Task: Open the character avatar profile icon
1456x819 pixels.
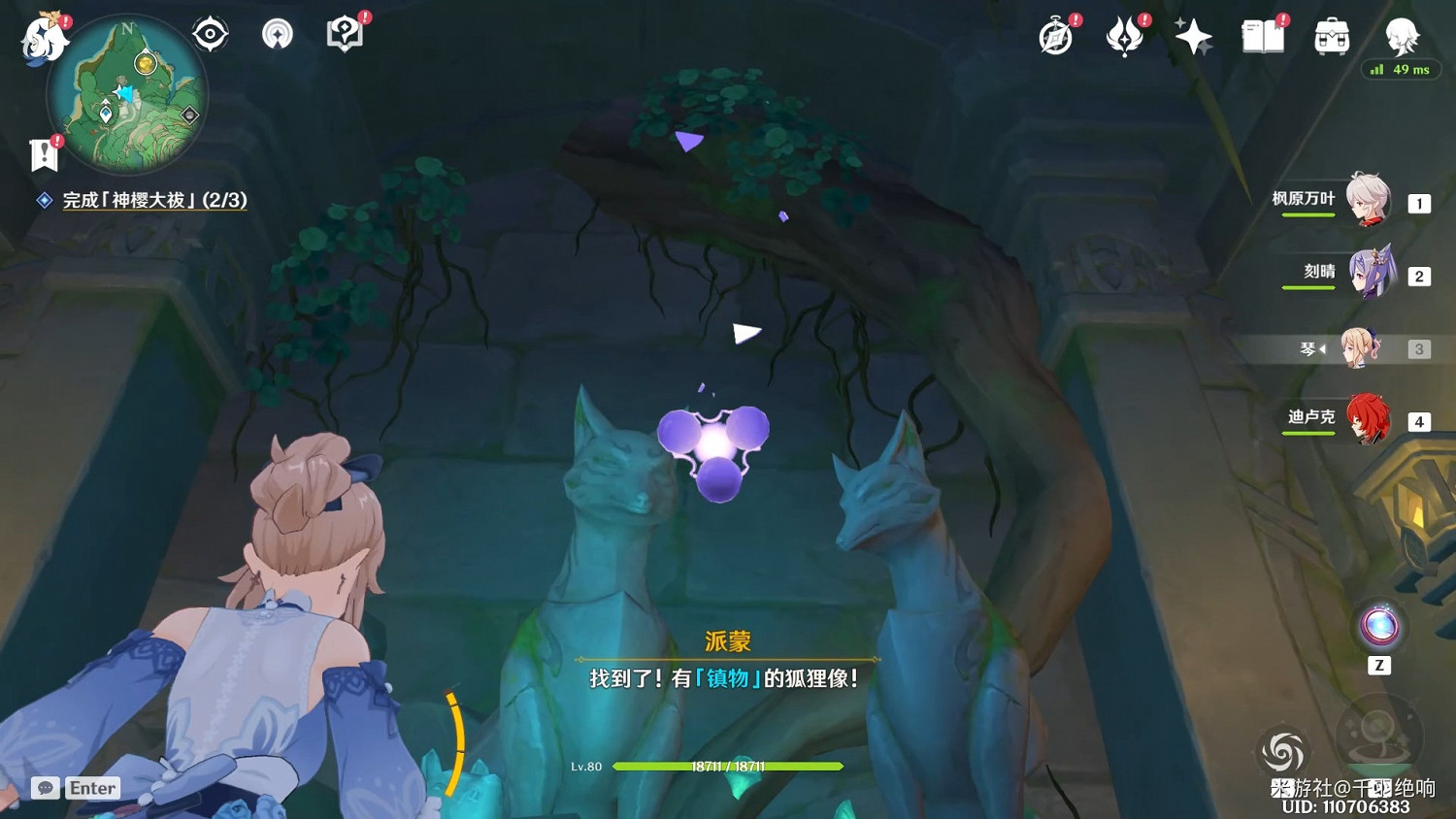Action: 1402,39
